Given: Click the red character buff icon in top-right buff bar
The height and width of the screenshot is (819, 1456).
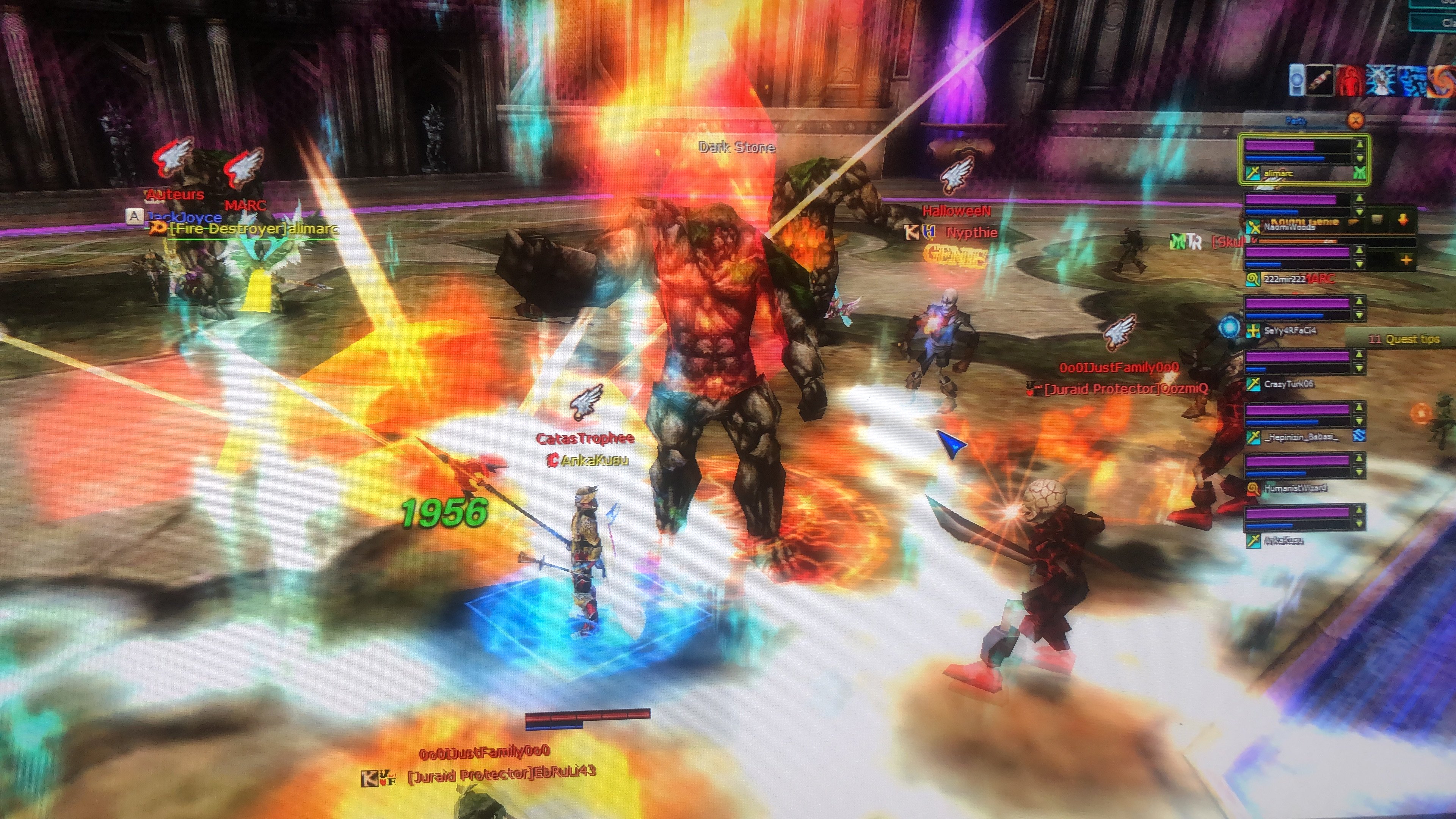Looking at the screenshot, I should pos(1351,81).
